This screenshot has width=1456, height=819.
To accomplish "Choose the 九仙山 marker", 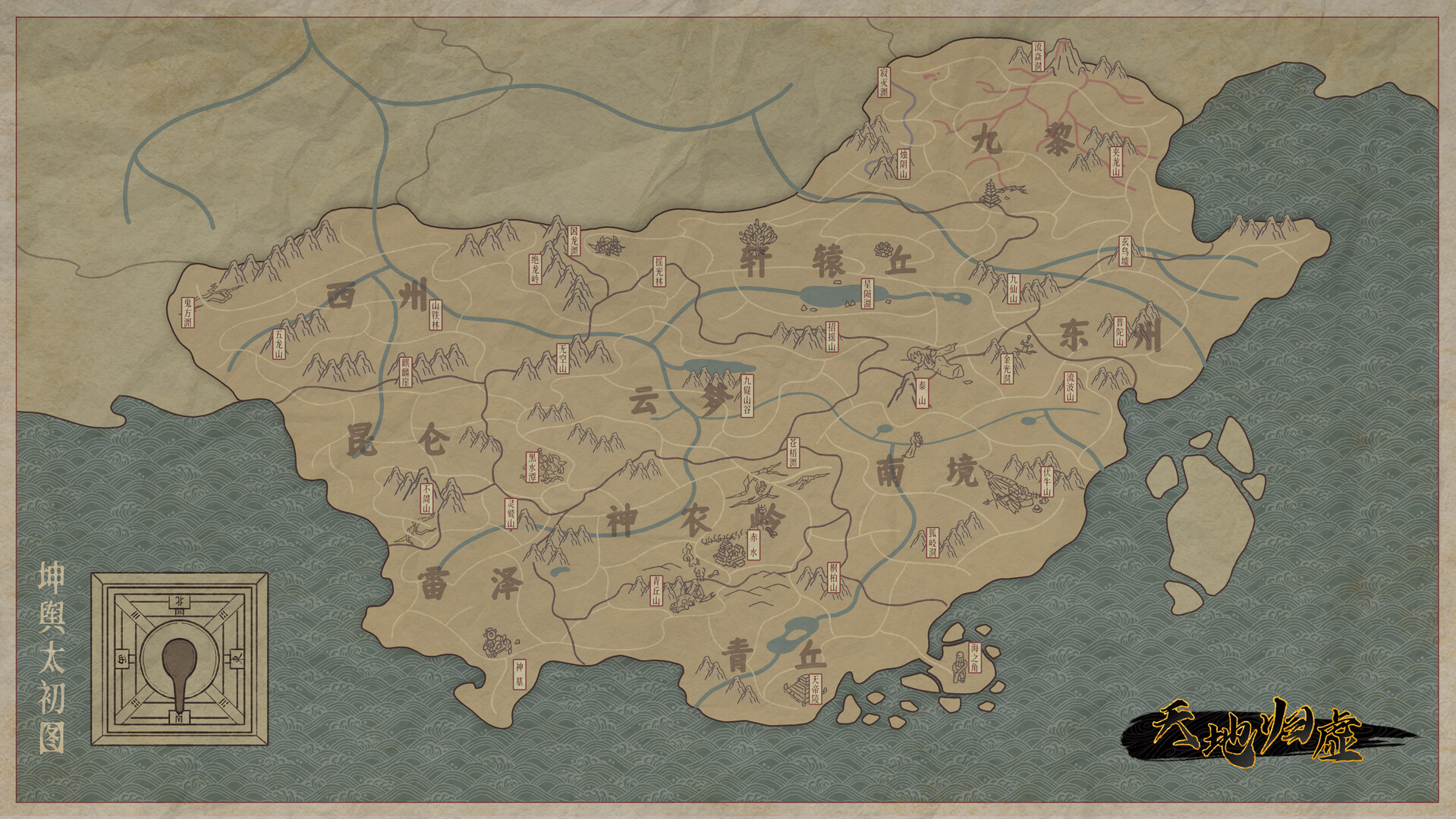I will (1013, 288).
